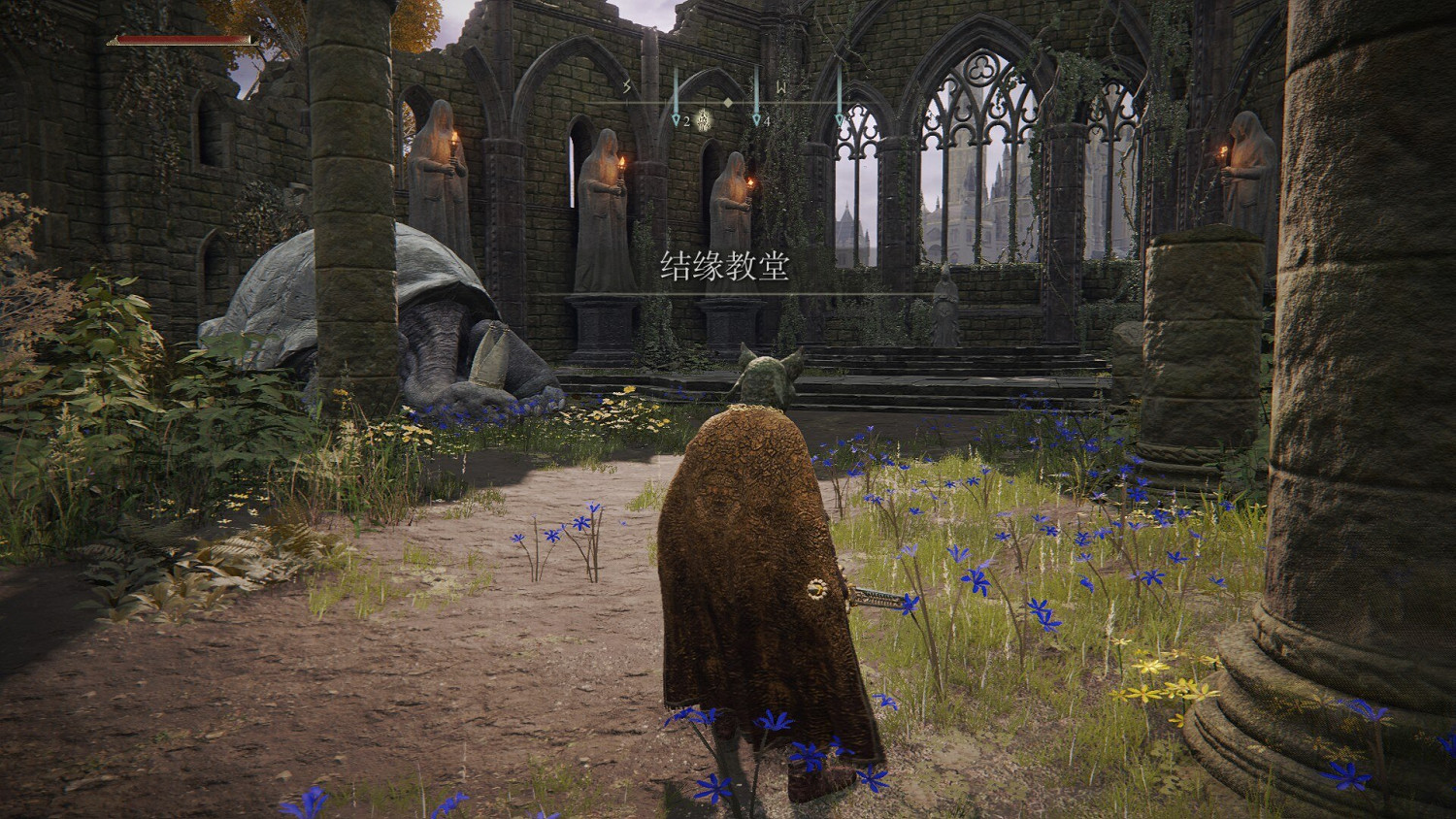Select the glowing golden item pickup icon
Image resolution: width=1456 pixels, height=819 pixels.
coord(702,120)
